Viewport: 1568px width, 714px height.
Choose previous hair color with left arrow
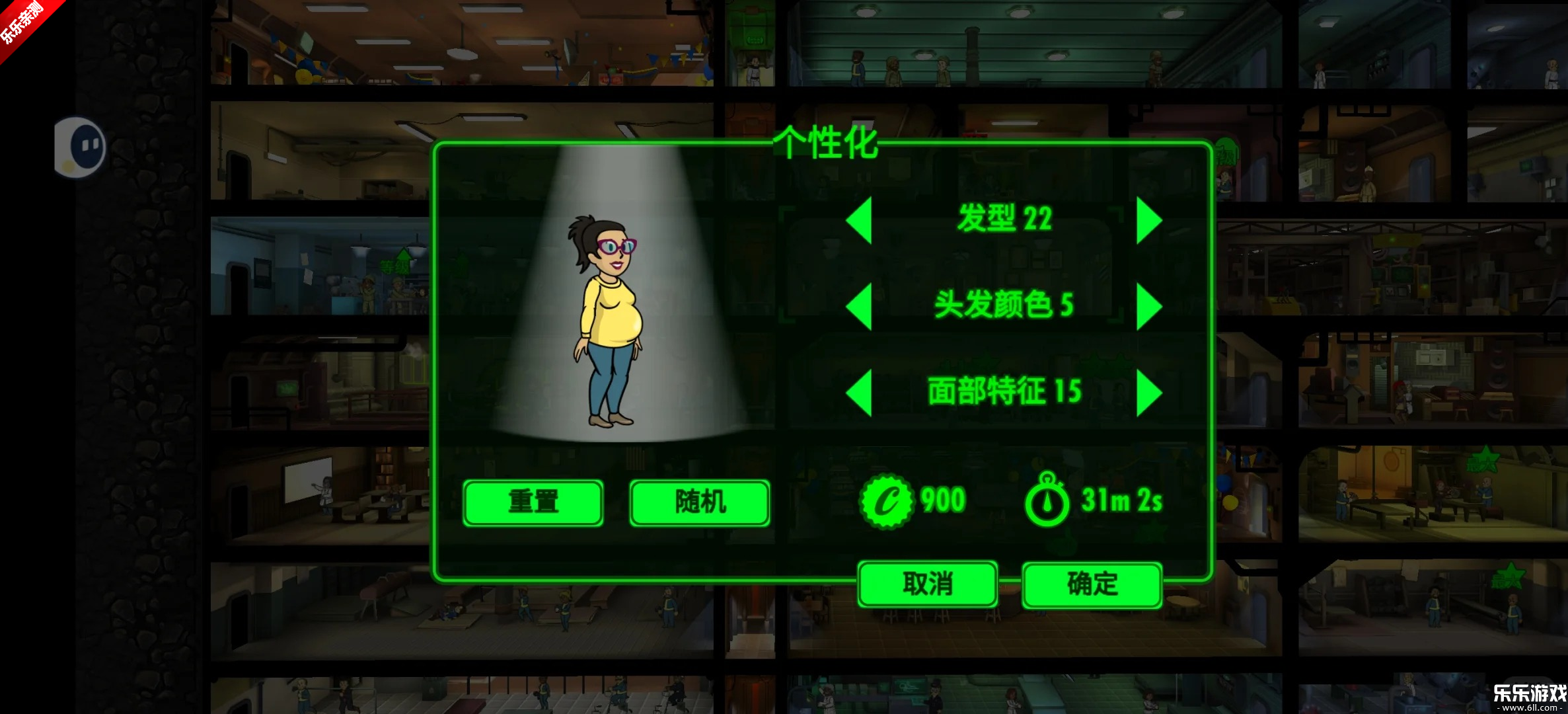pyautogui.click(x=859, y=306)
